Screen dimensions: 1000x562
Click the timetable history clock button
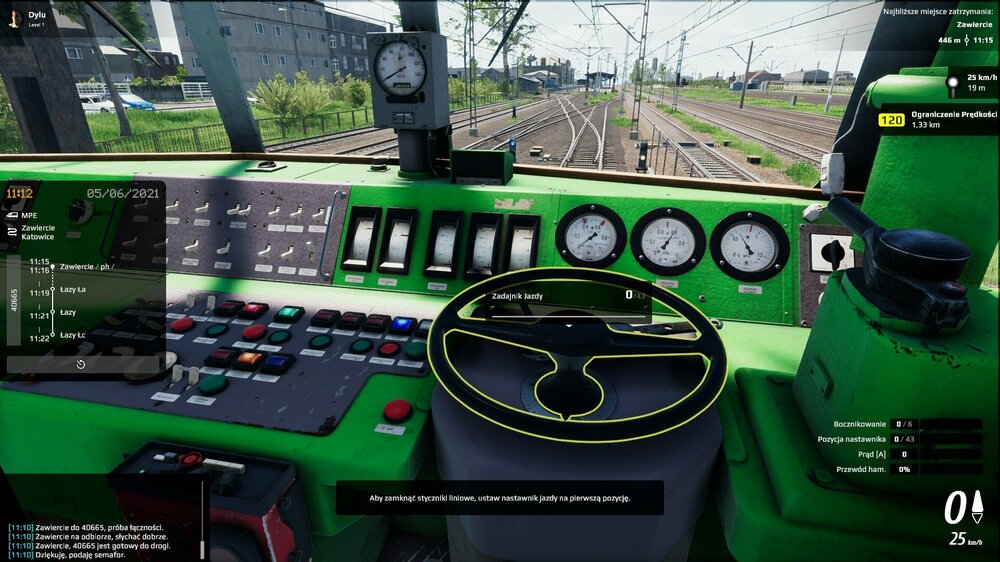tap(81, 364)
